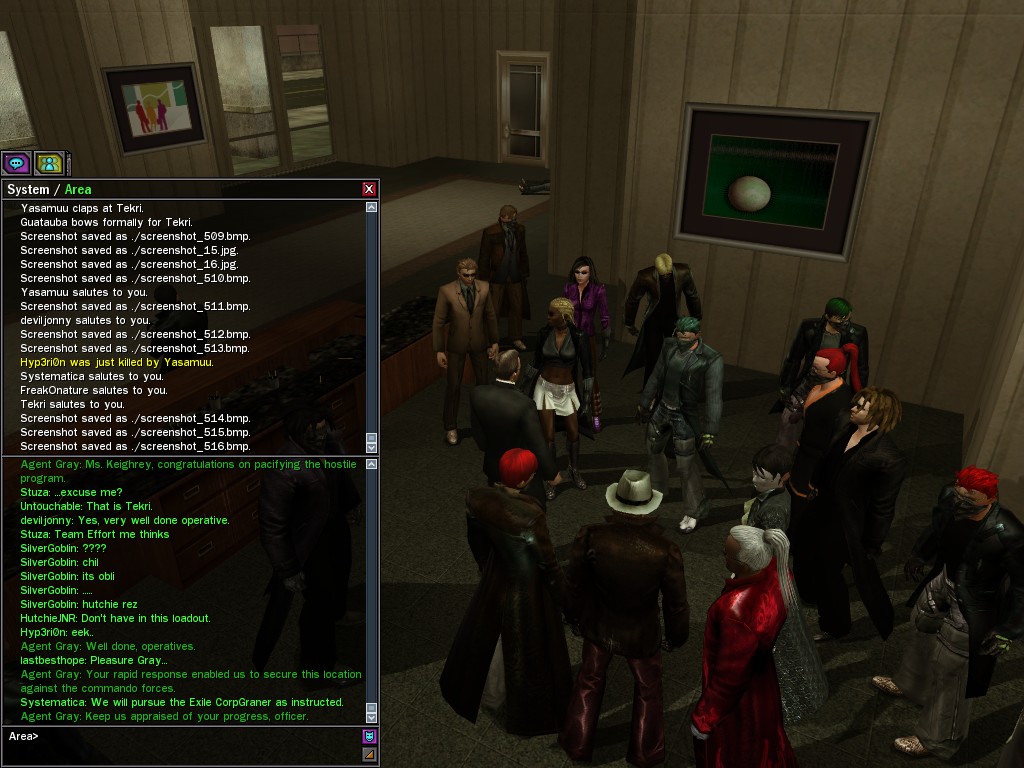Screen dimensions: 1024x768
Task: Open the yellow team members icon
Action: coord(48,163)
